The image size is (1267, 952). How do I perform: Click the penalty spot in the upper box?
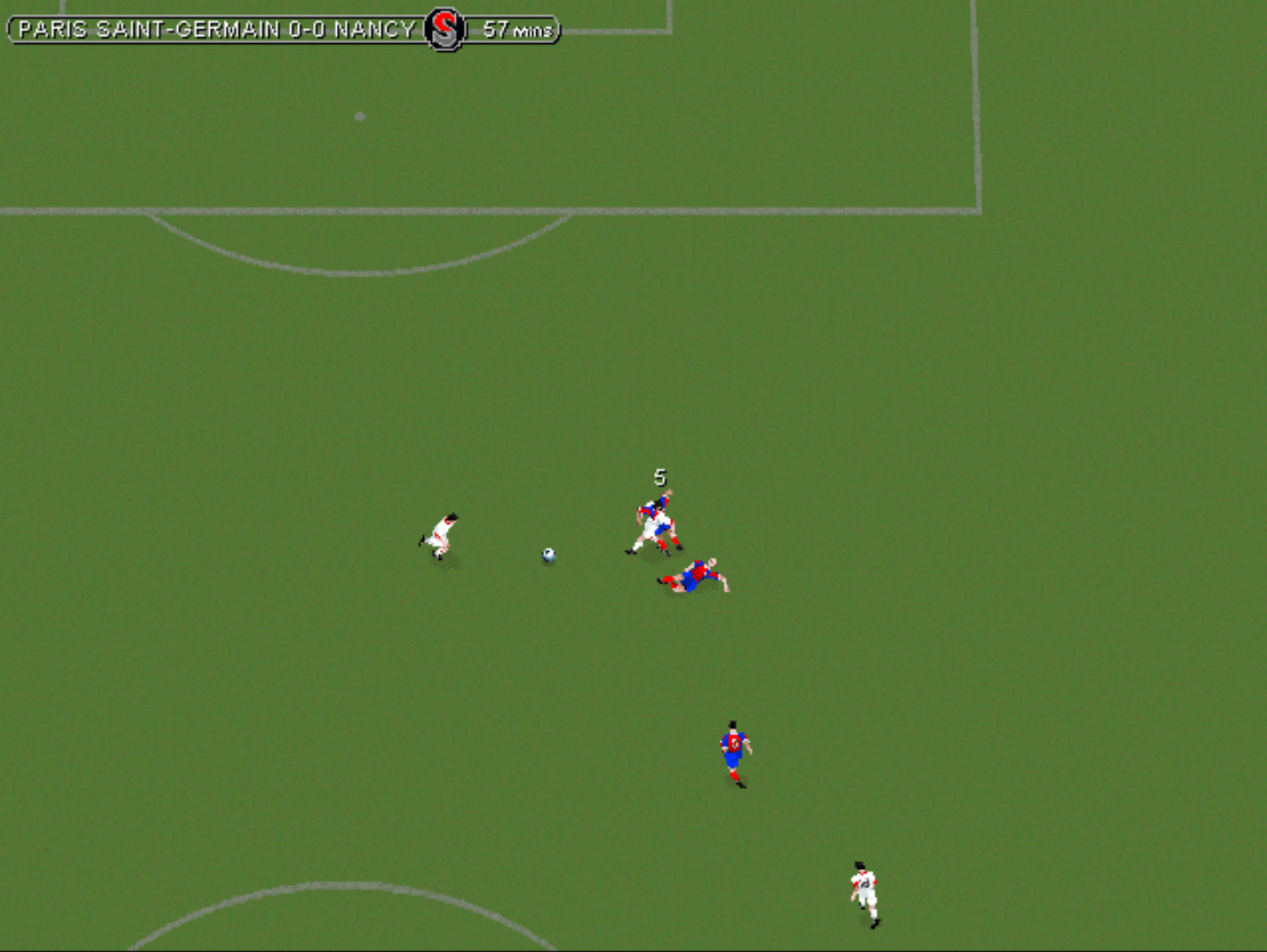(x=359, y=115)
